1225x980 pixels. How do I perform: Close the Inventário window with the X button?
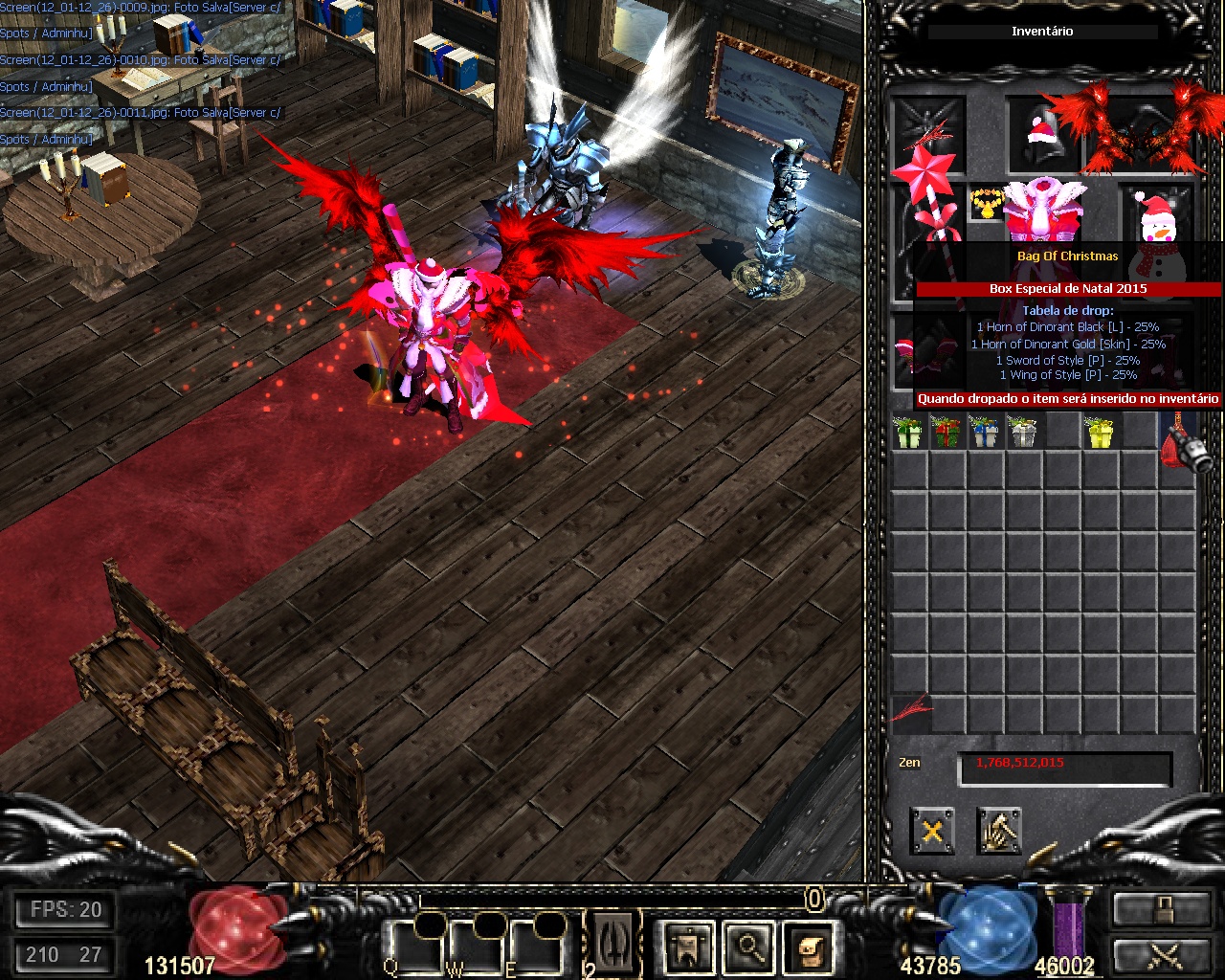[931, 831]
